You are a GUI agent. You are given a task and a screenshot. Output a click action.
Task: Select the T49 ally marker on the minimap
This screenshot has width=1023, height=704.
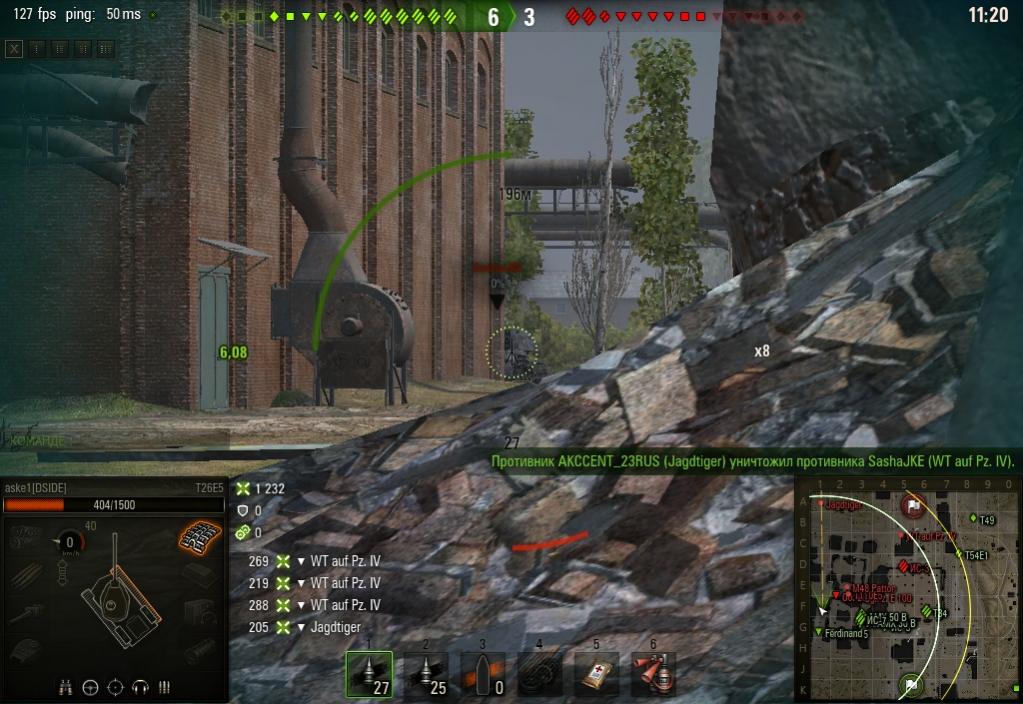(x=974, y=518)
